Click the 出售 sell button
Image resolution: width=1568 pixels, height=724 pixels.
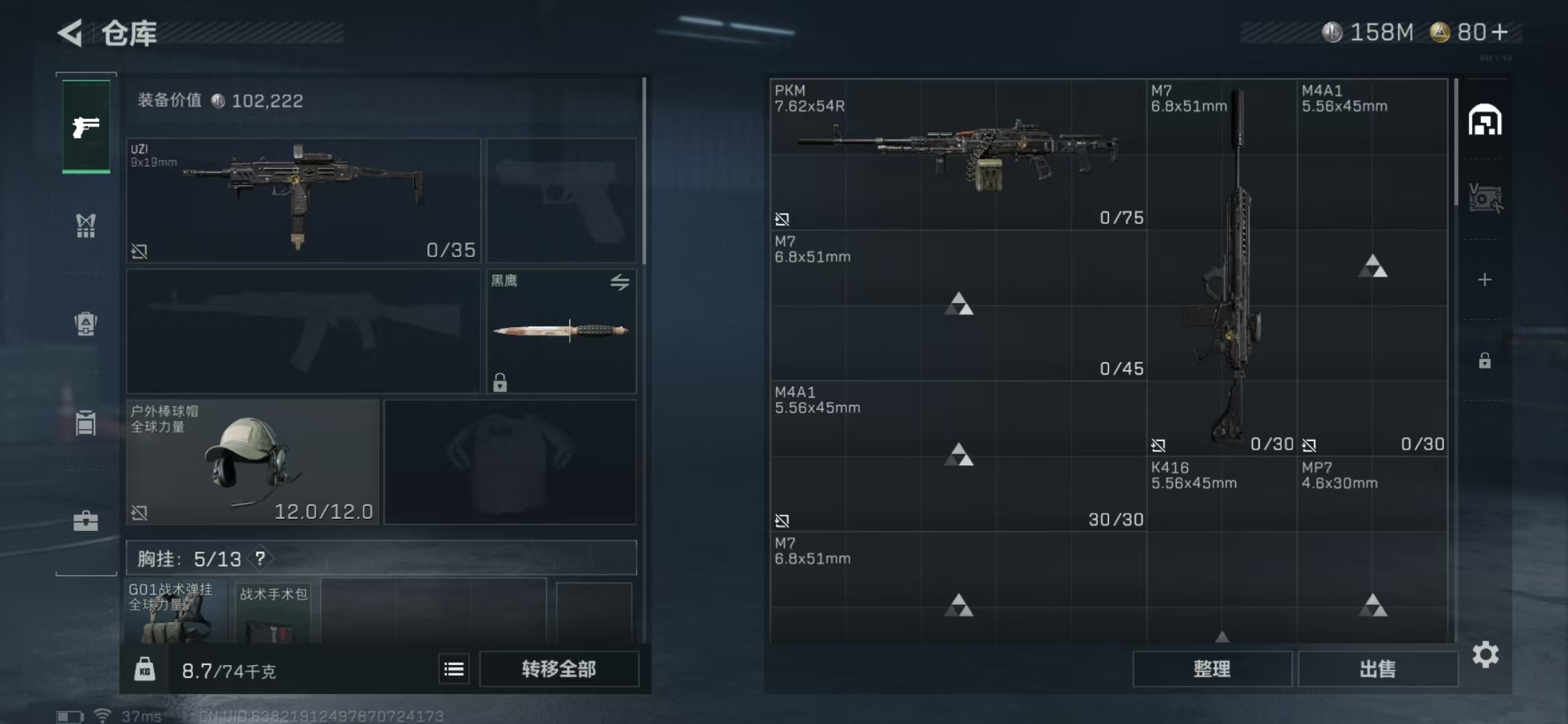pyautogui.click(x=1378, y=669)
